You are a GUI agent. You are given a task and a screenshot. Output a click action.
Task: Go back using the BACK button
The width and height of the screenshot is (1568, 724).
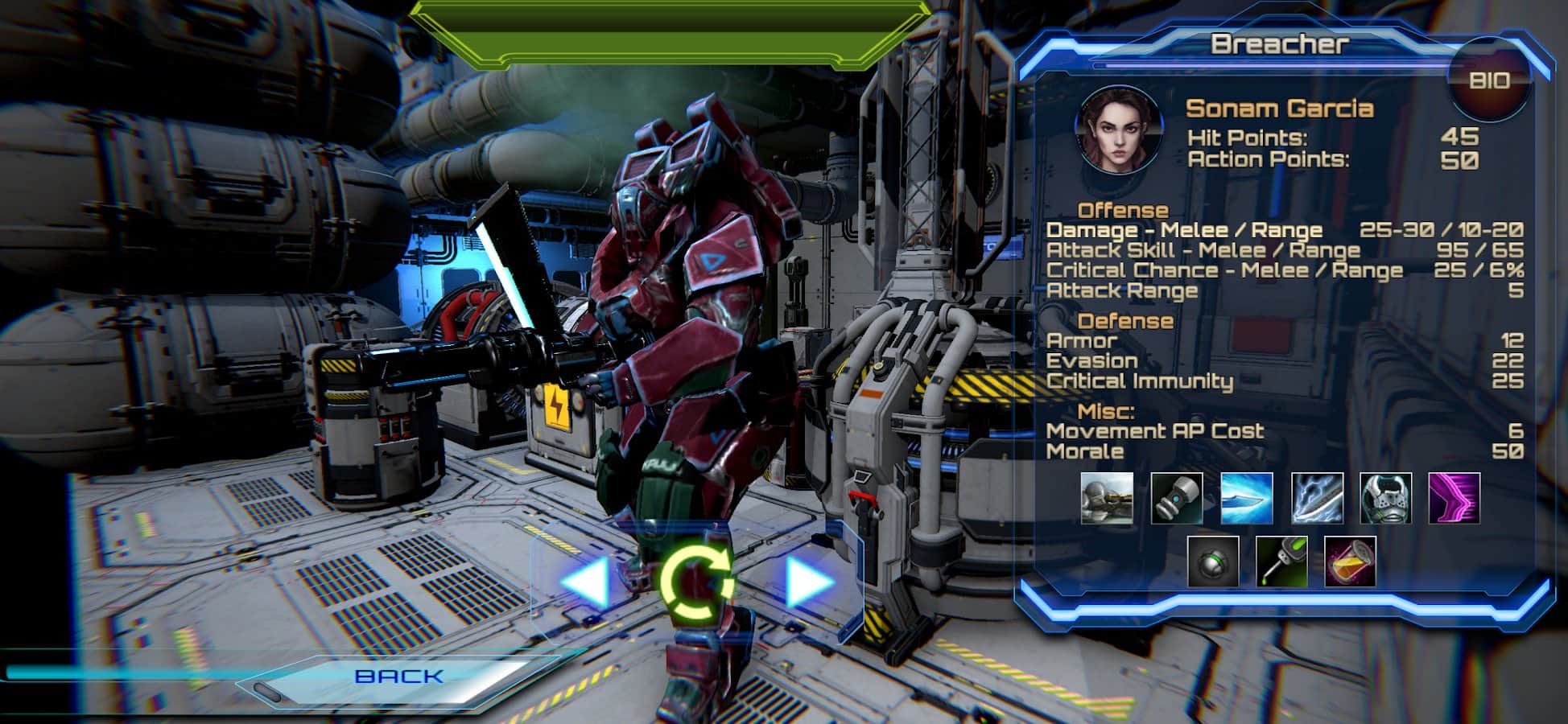tap(398, 677)
